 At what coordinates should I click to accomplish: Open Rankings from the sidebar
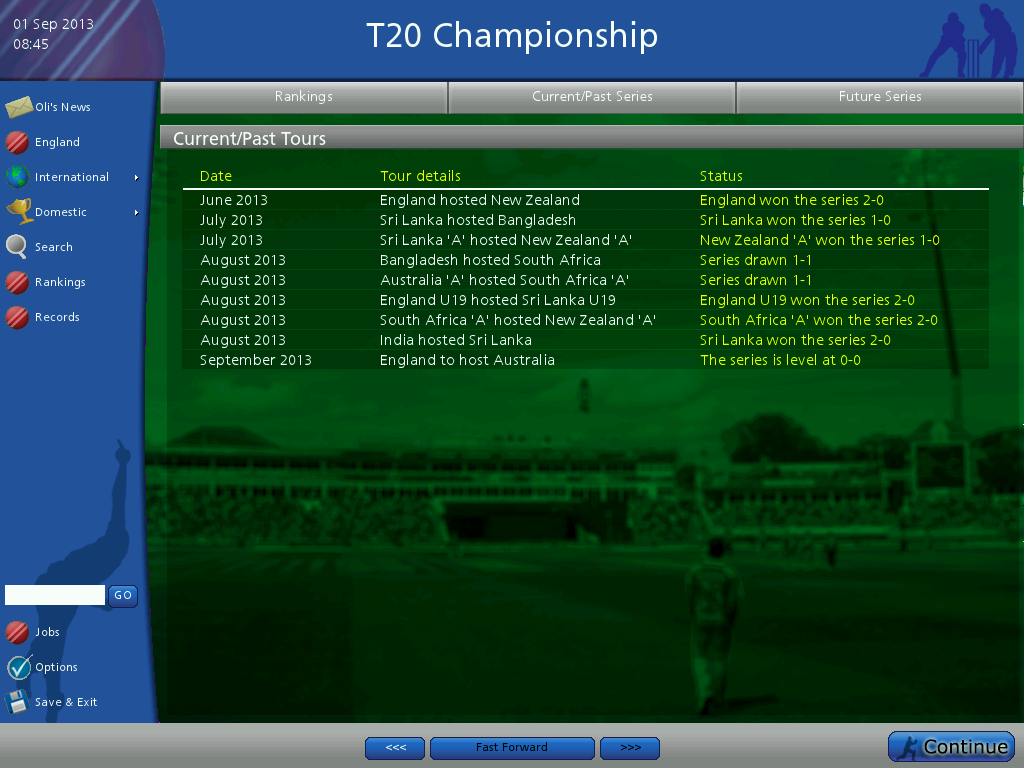(59, 282)
